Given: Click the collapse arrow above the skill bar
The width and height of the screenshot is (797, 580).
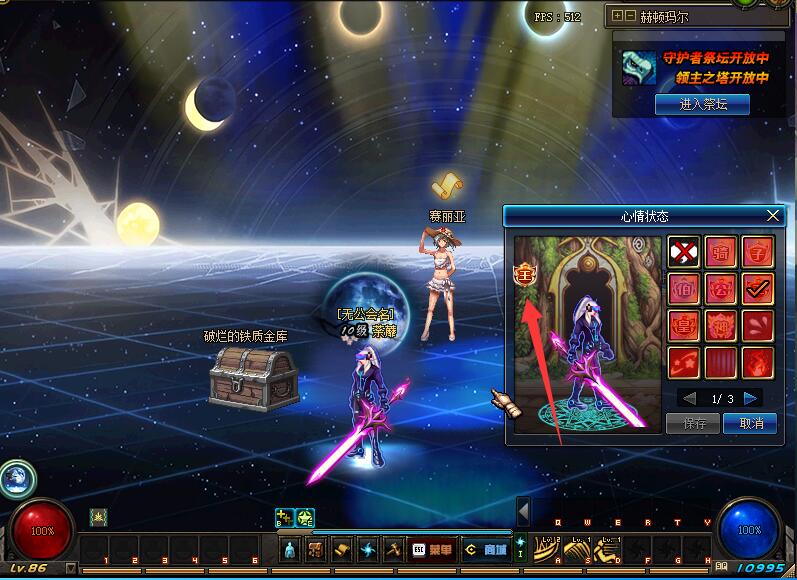Looking at the screenshot, I should (x=523, y=510).
